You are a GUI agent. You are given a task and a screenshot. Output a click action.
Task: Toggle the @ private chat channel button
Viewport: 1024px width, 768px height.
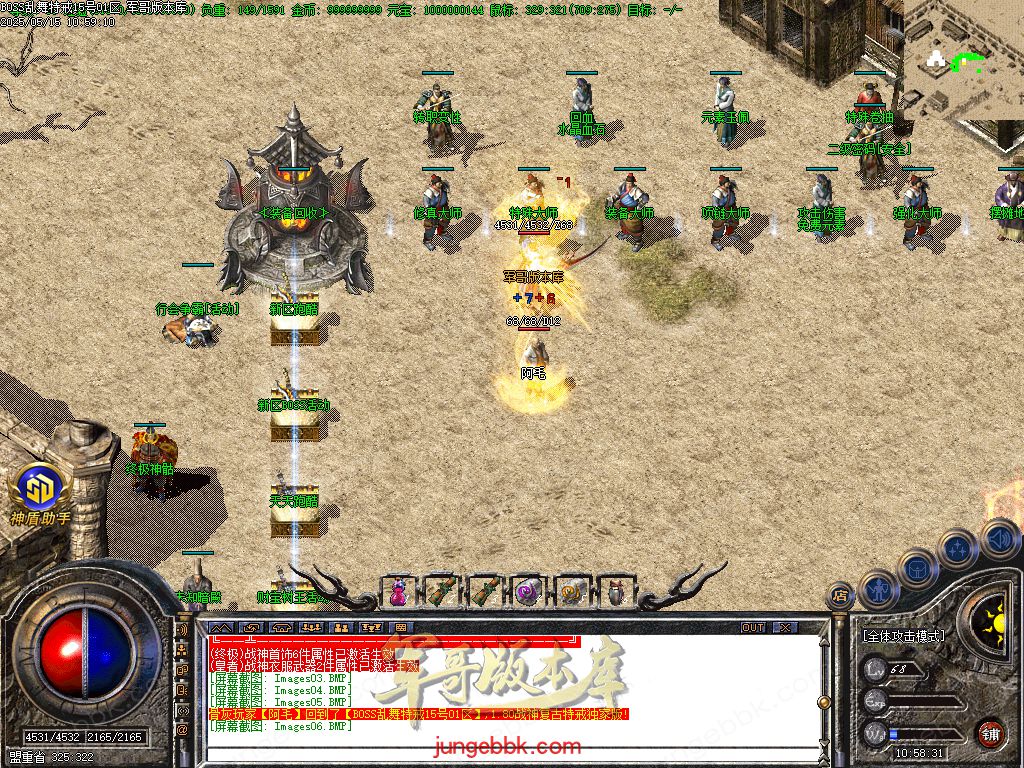click(x=182, y=729)
